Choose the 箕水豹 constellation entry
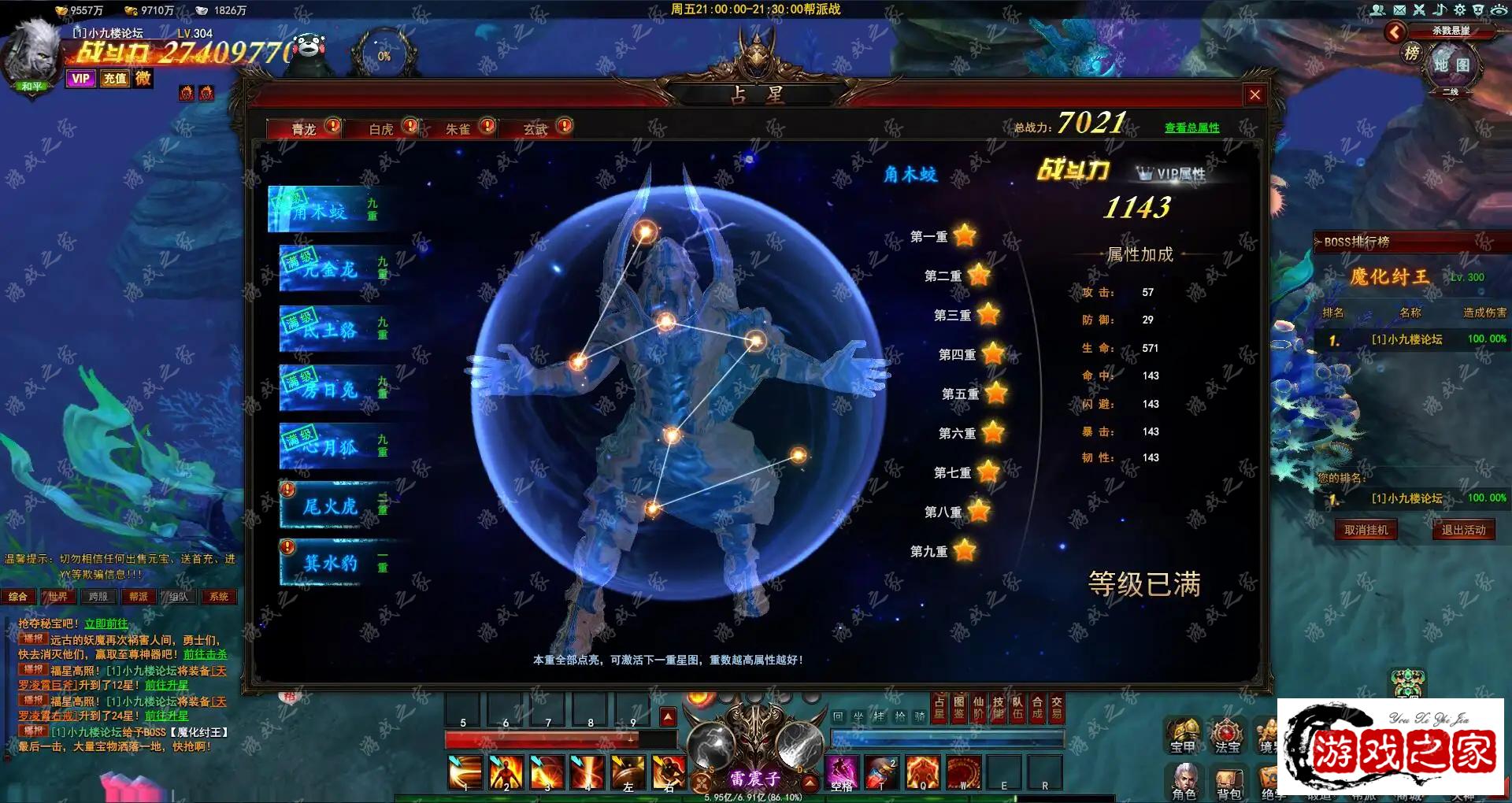Viewport: 1512px width, 803px height. coord(332,563)
